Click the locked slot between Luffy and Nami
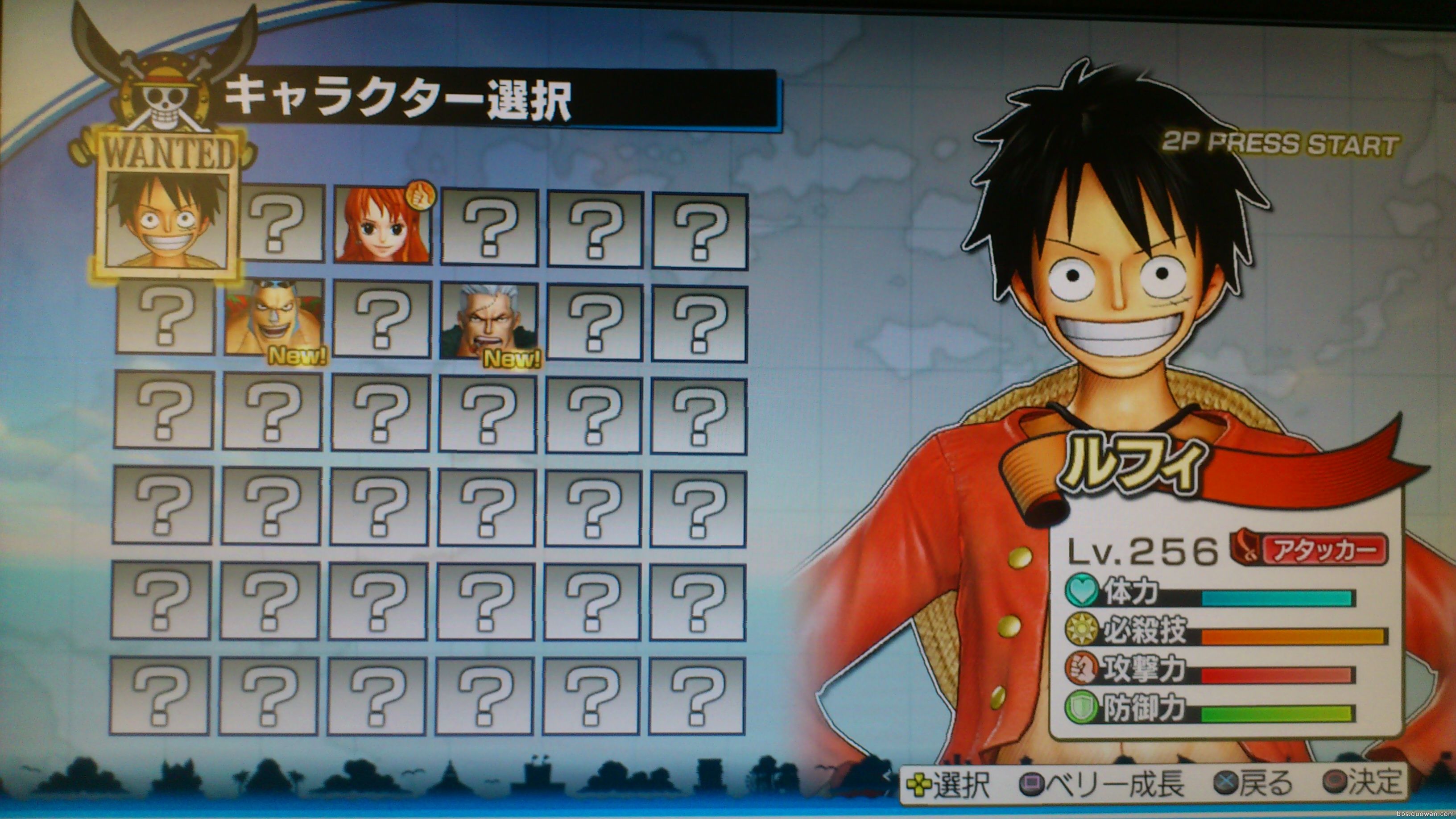 pos(283,224)
